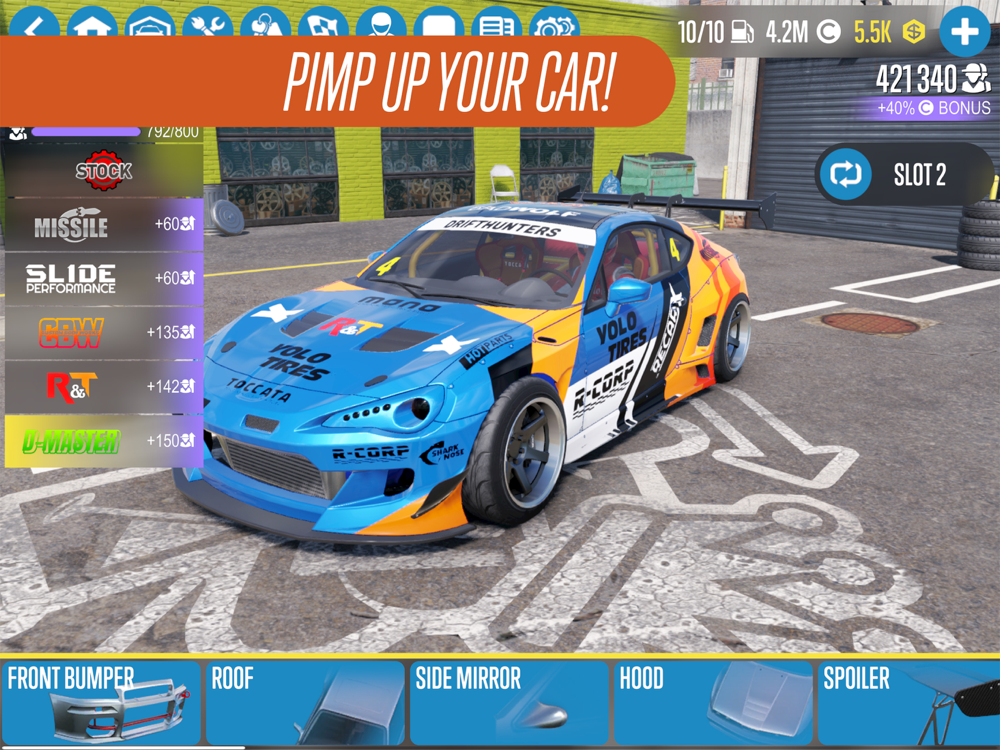The image size is (1000, 750).
Task: Choose the R&T body kit
Action: (x=103, y=386)
